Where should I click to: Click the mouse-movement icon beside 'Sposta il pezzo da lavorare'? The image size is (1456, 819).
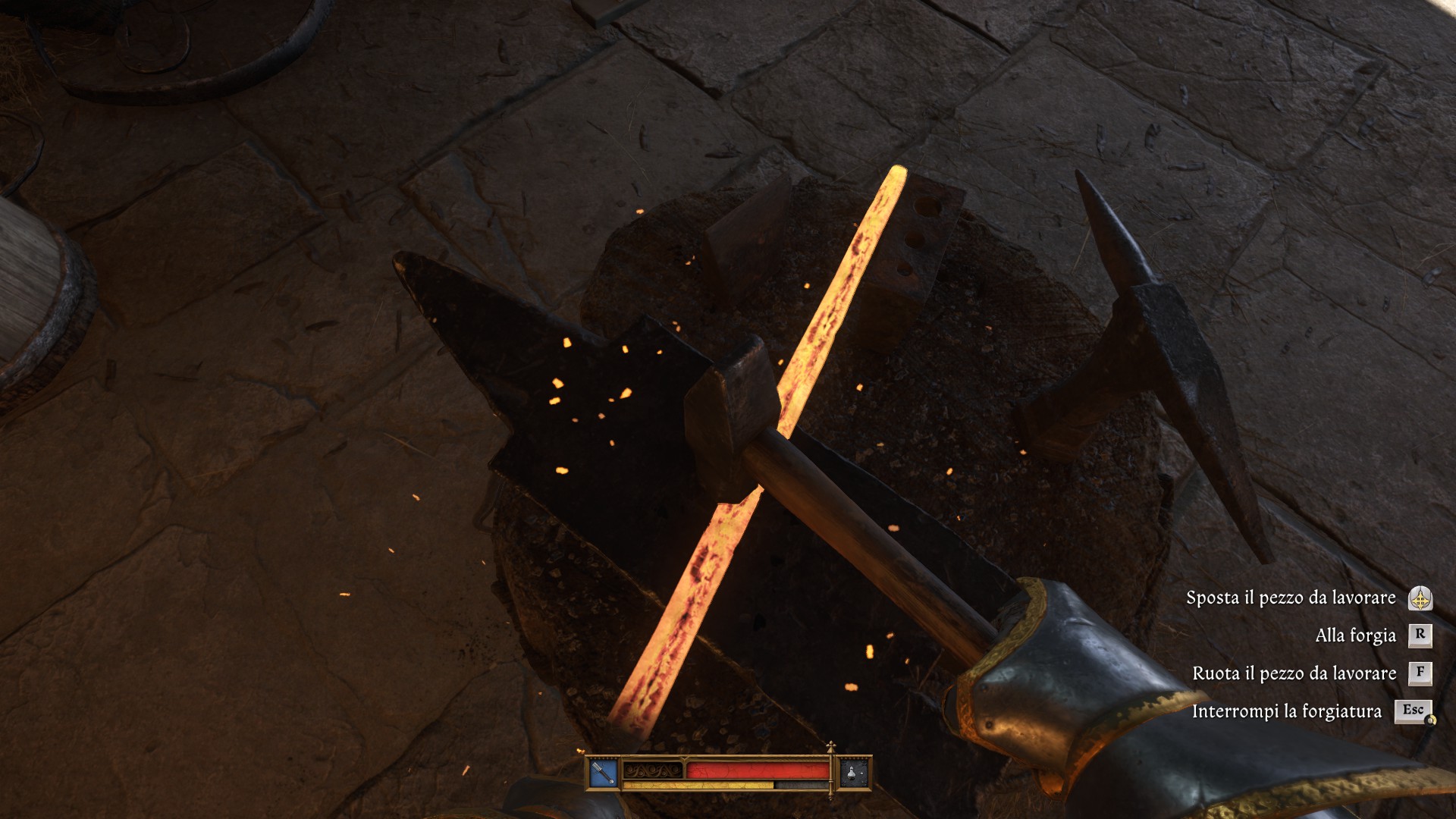click(1420, 599)
